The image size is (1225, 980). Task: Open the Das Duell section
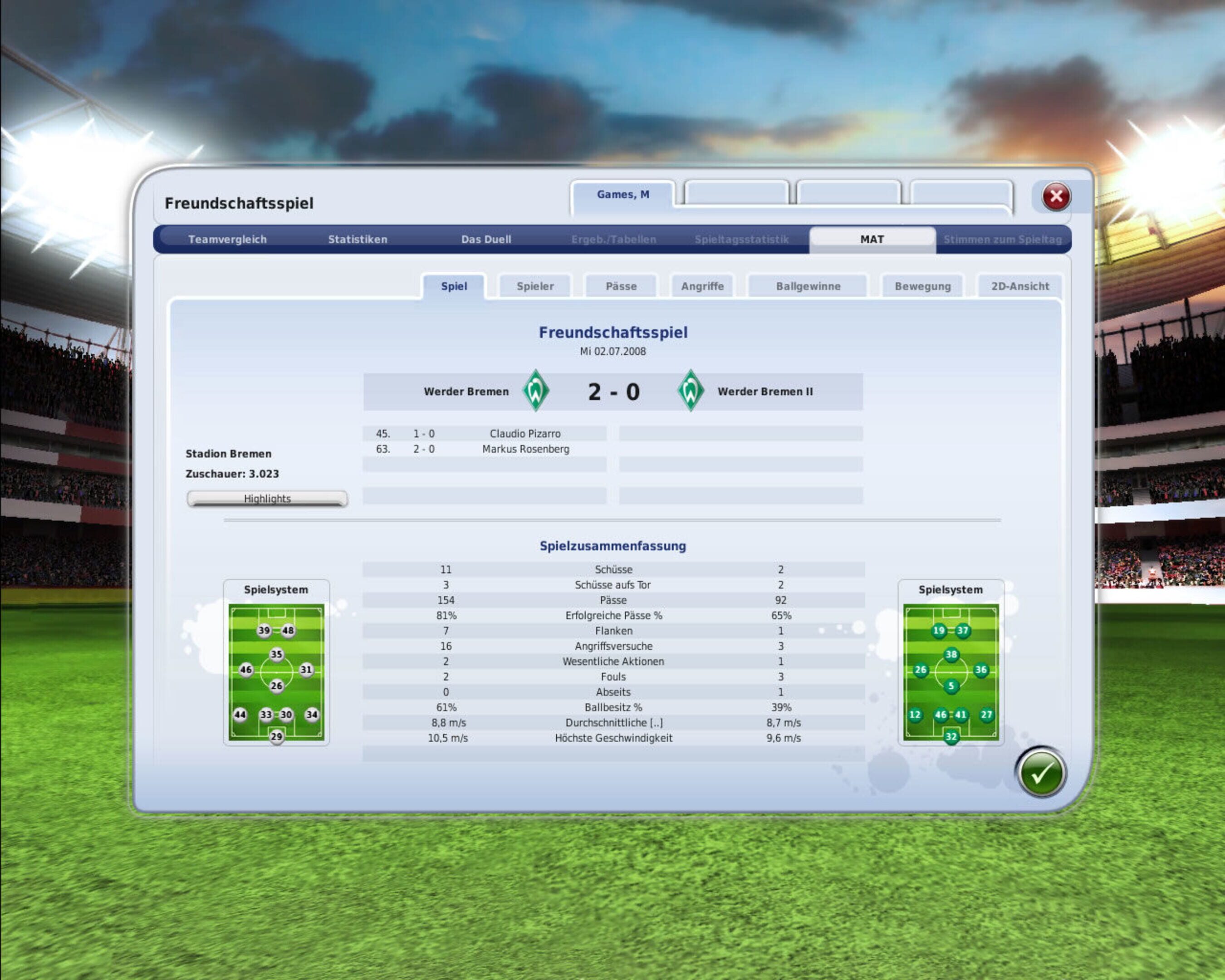point(486,239)
